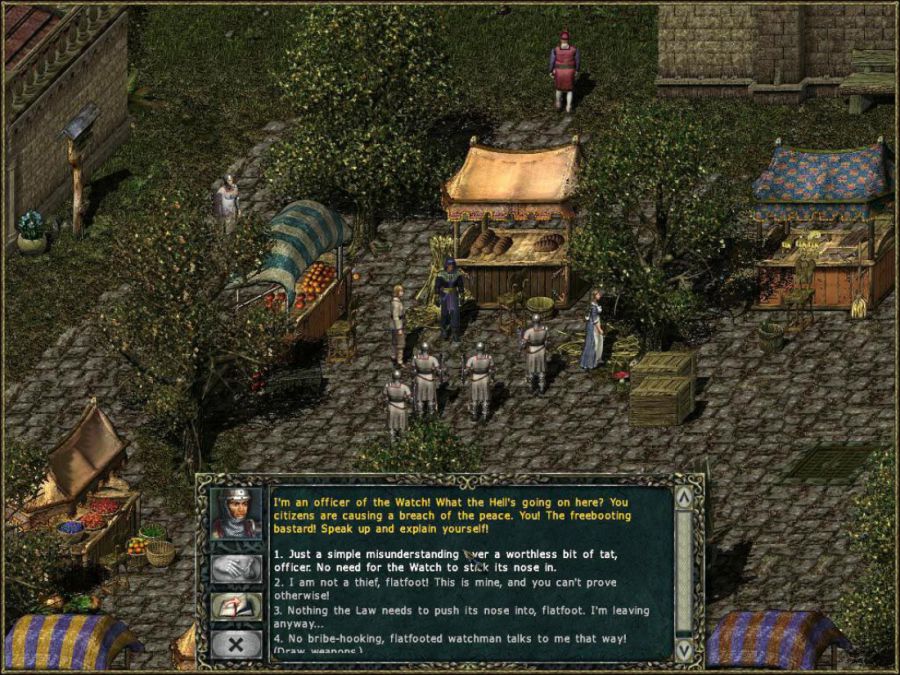
Task: Close the dialogue with the X button
Action: point(236,644)
